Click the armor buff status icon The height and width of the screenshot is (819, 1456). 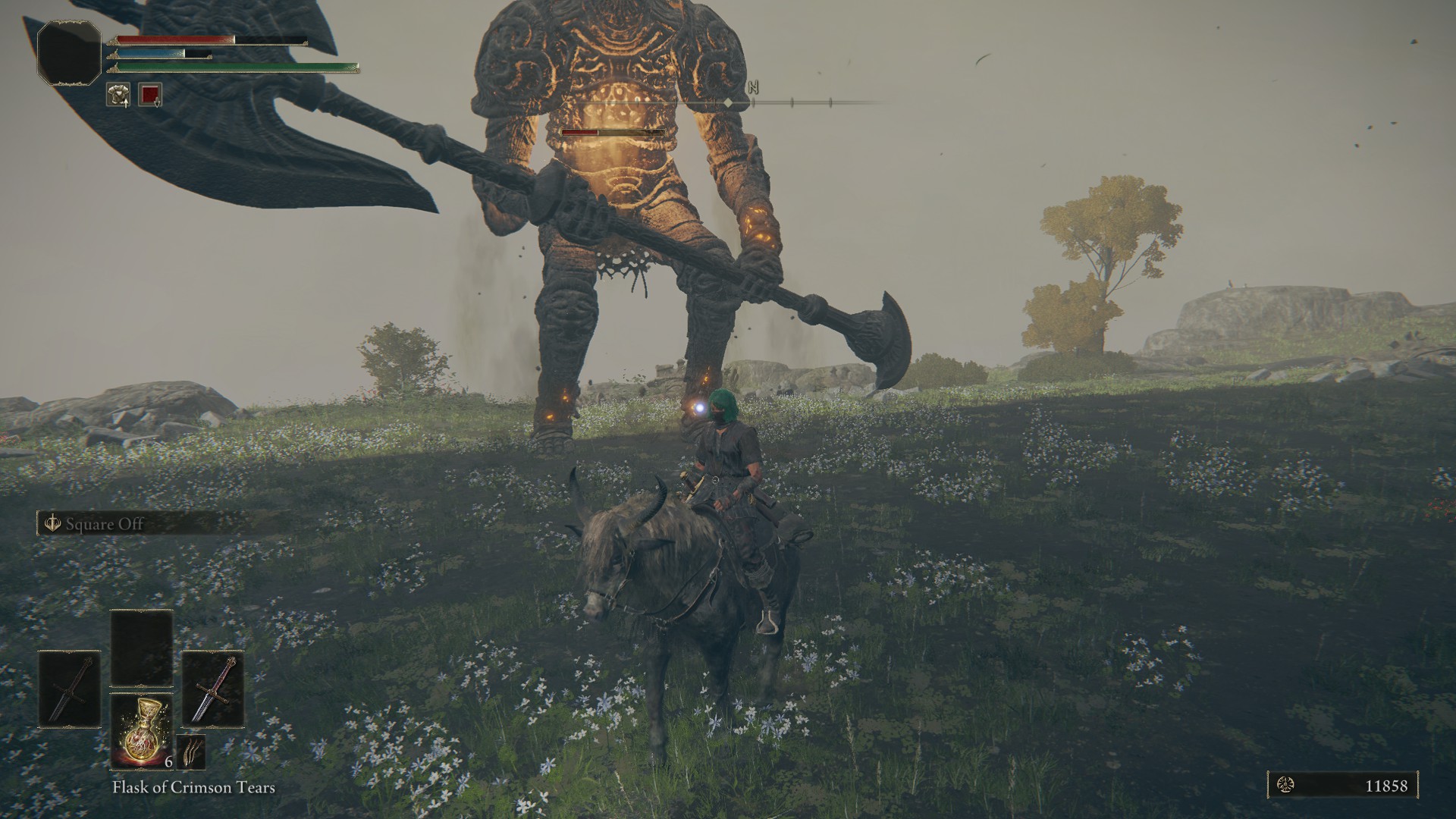pyautogui.click(x=118, y=94)
